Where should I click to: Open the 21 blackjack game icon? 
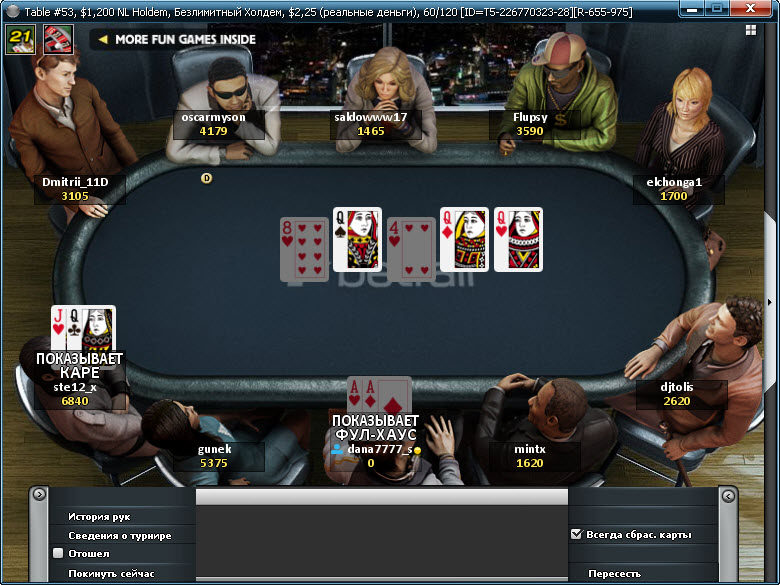coord(19,39)
